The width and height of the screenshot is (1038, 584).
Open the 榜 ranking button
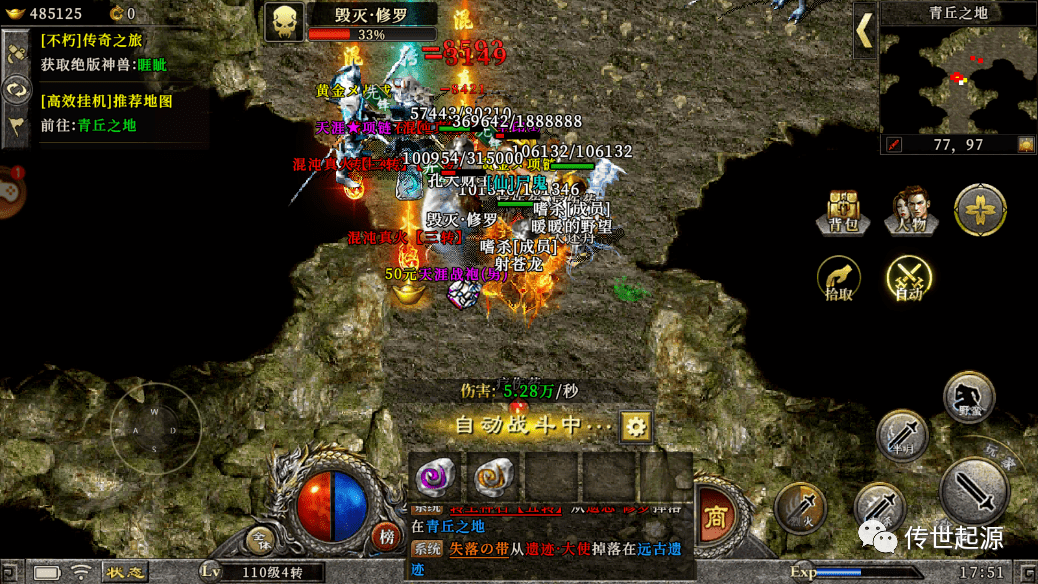tap(387, 536)
